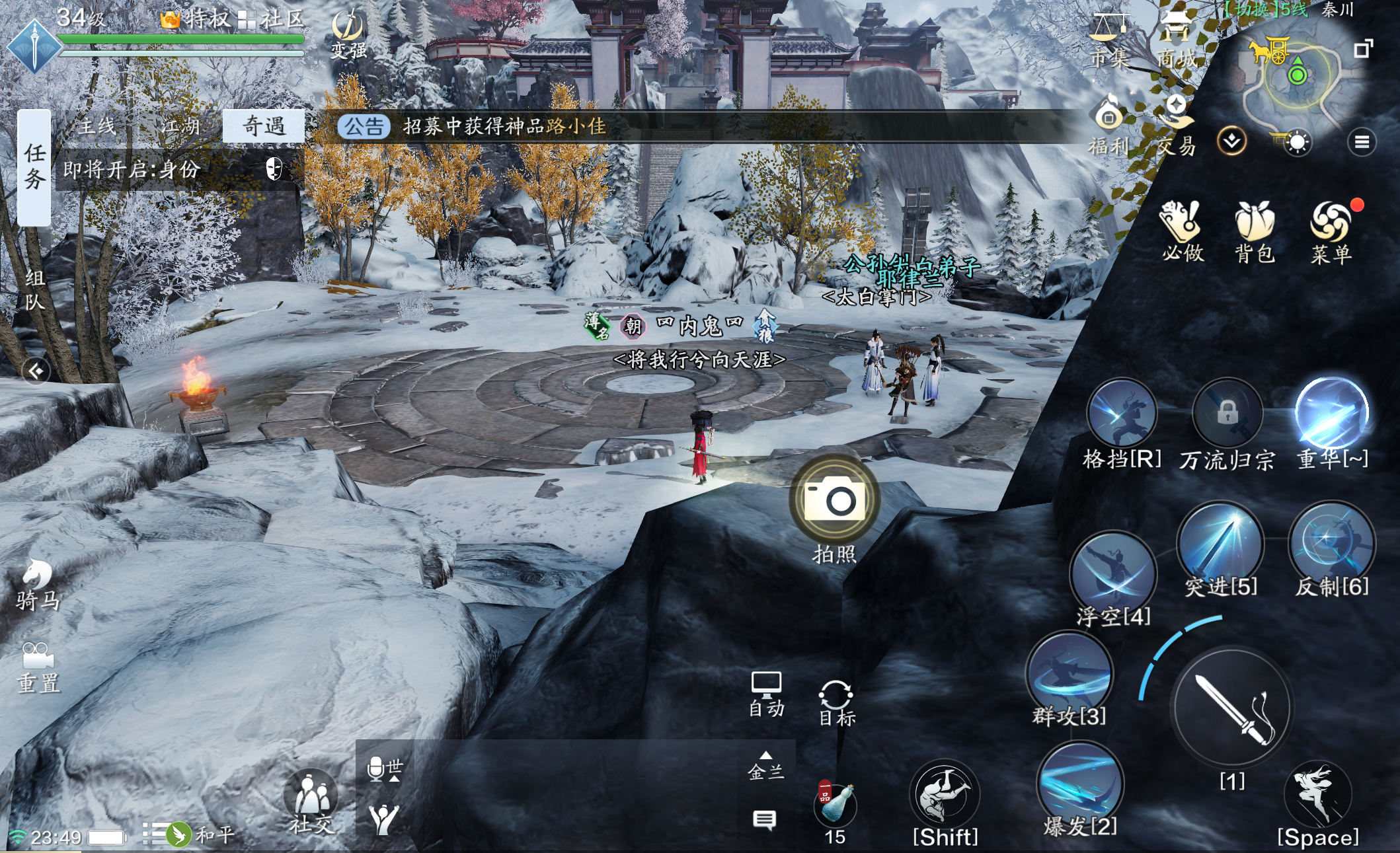Image resolution: width=1400 pixels, height=853 pixels.
Task: Expand the minimap
Action: tap(1363, 48)
